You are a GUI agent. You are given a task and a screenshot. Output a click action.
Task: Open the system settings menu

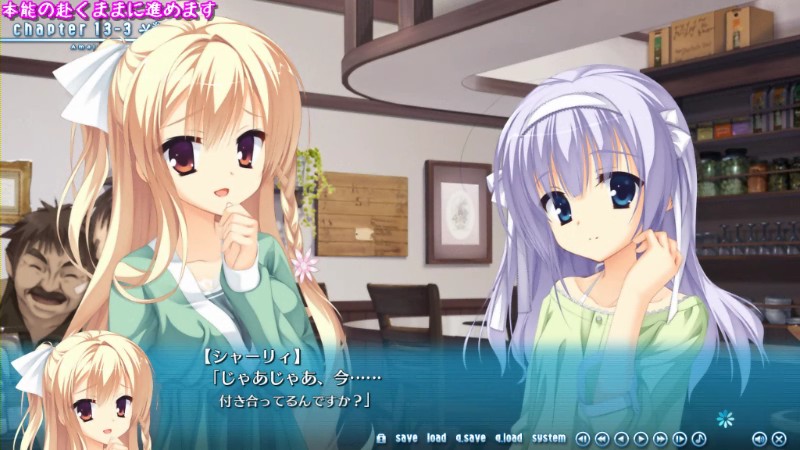[x=549, y=438]
